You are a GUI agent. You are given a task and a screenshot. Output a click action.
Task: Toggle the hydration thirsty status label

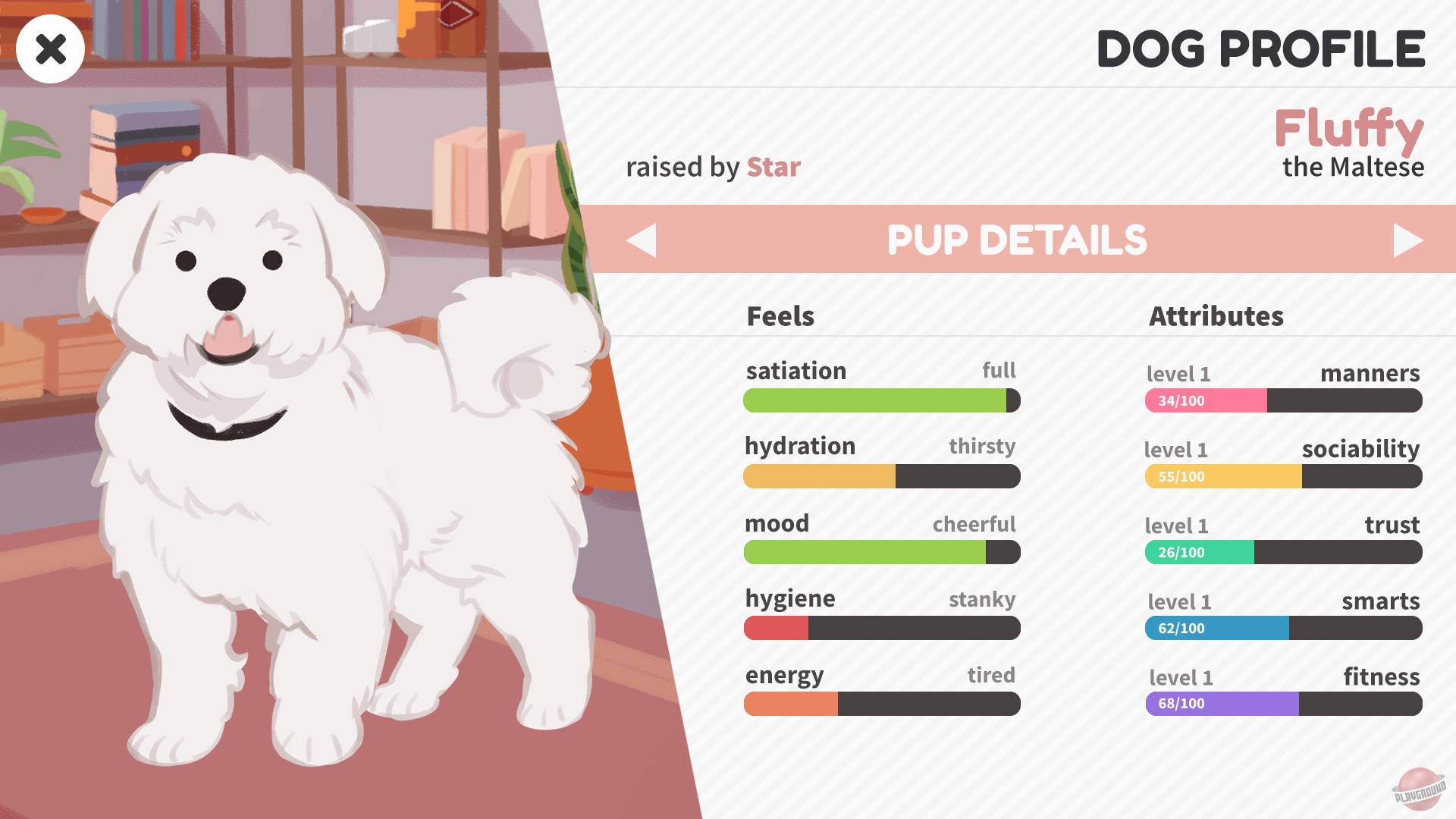point(983,447)
